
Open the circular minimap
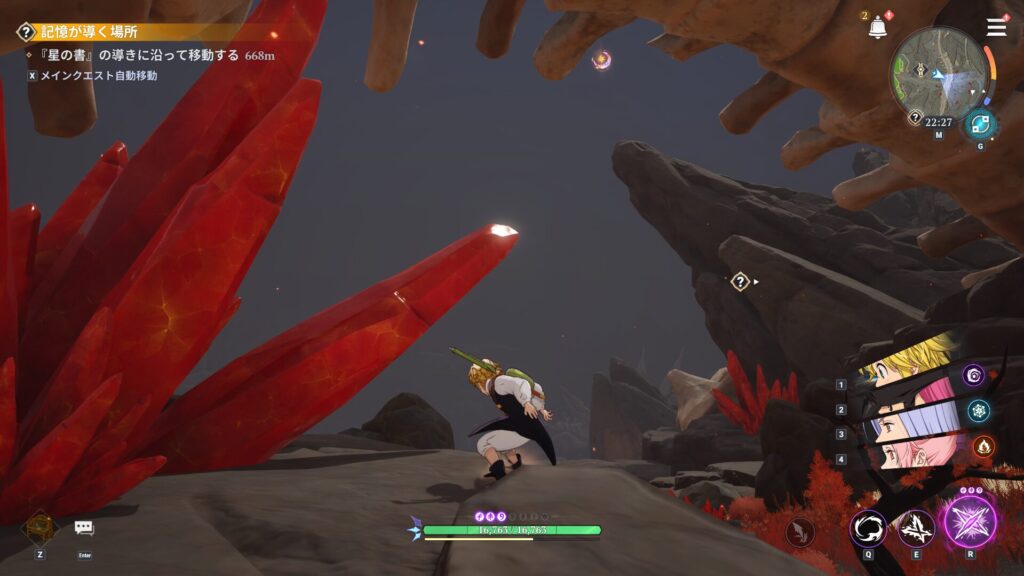(x=938, y=74)
